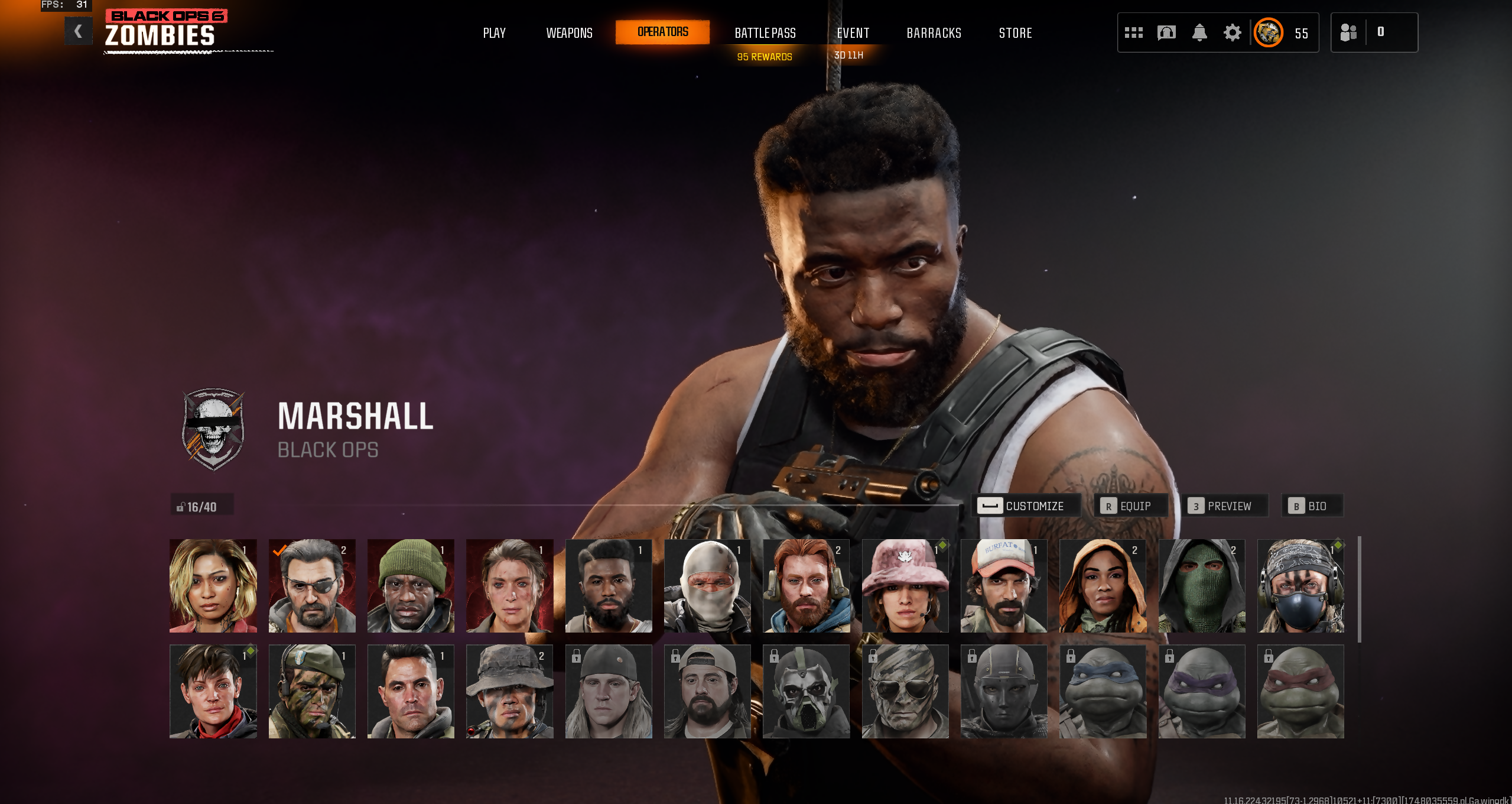Show notifications via the bell icon
The width and height of the screenshot is (1512, 804).
pos(1199,33)
